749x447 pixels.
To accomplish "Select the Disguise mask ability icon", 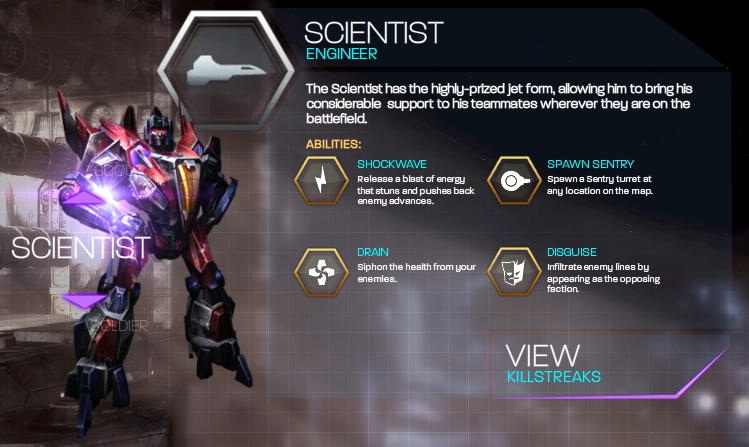I will (510, 270).
